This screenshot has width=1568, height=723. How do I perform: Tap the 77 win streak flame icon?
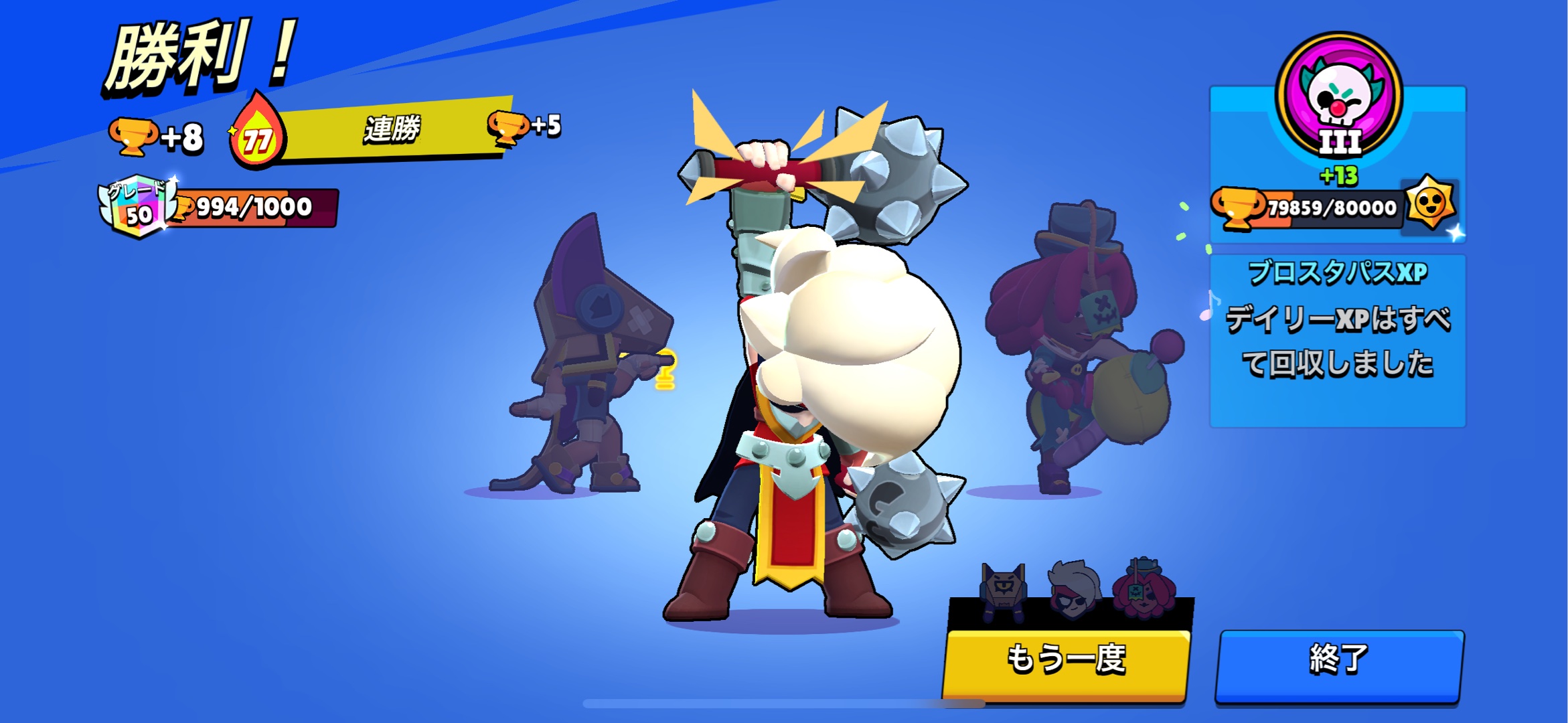(x=258, y=133)
